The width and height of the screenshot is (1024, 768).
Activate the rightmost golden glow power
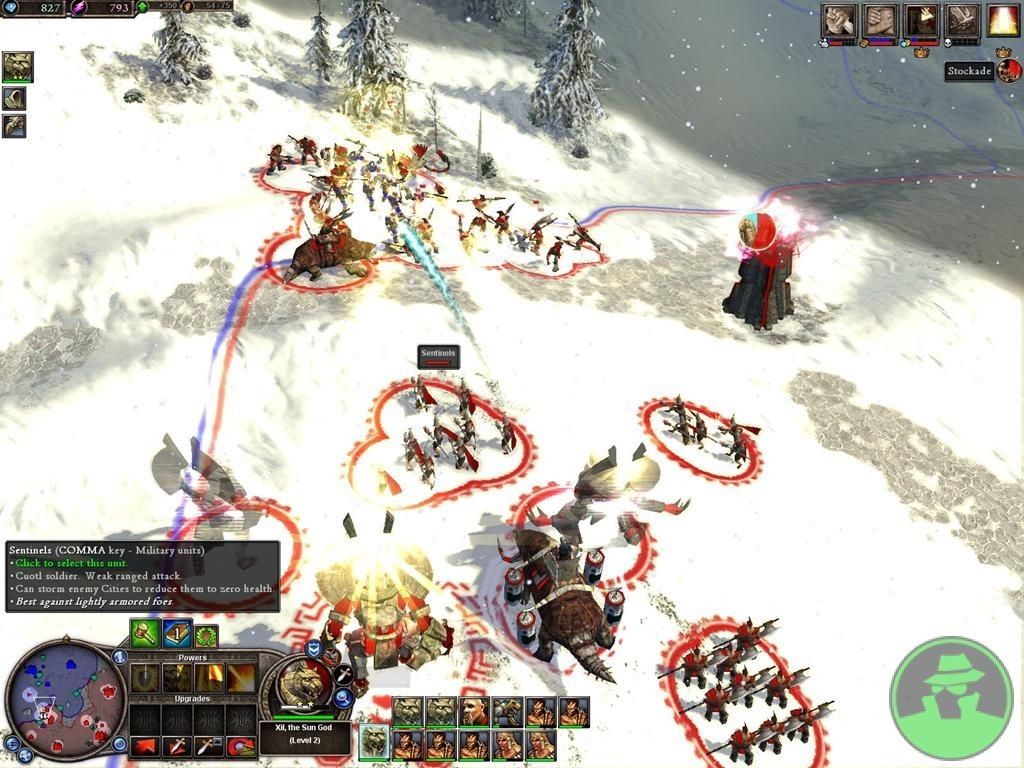tap(241, 679)
